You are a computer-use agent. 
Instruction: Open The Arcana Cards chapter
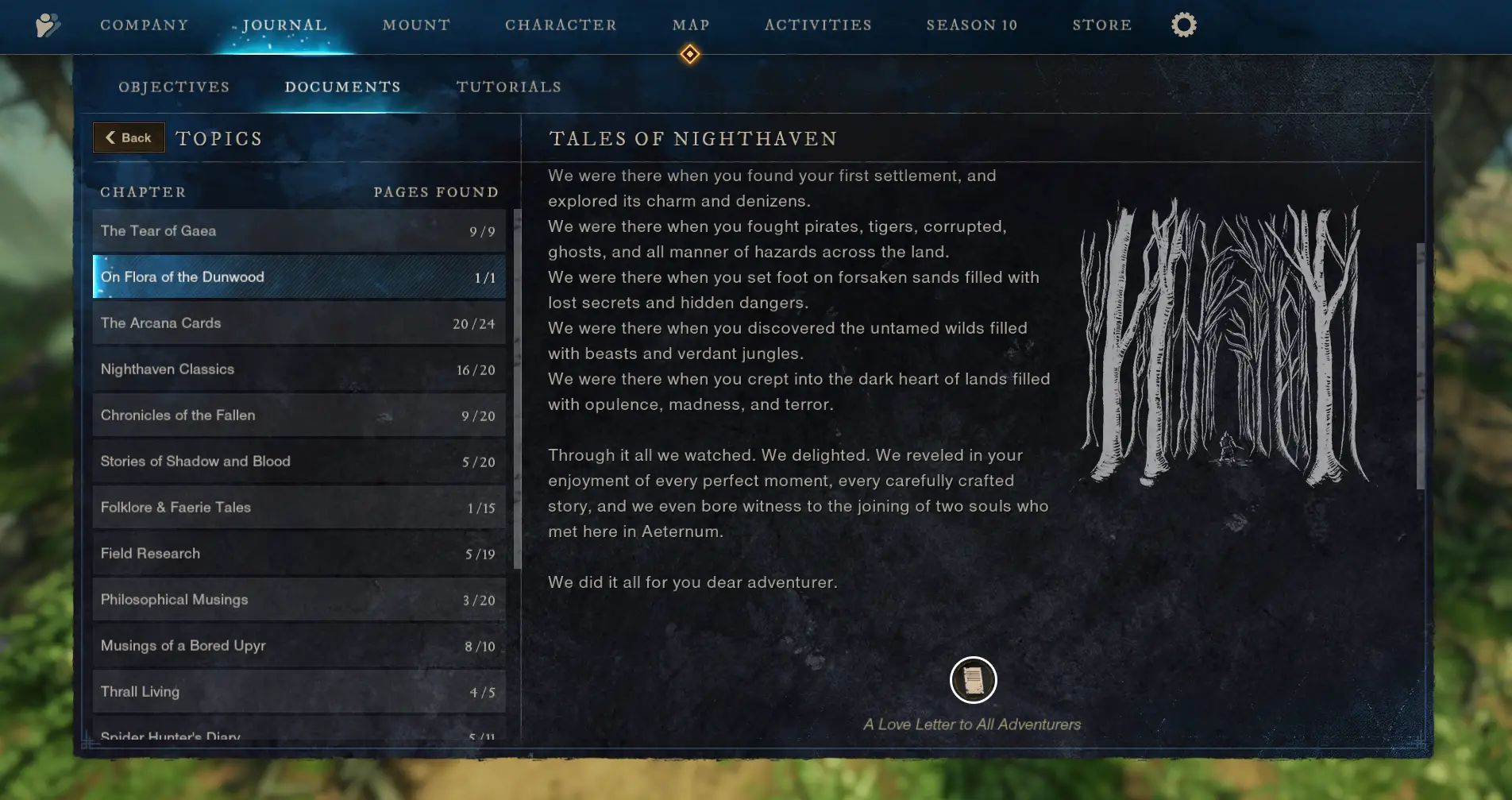pyautogui.click(x=299, y=323)
